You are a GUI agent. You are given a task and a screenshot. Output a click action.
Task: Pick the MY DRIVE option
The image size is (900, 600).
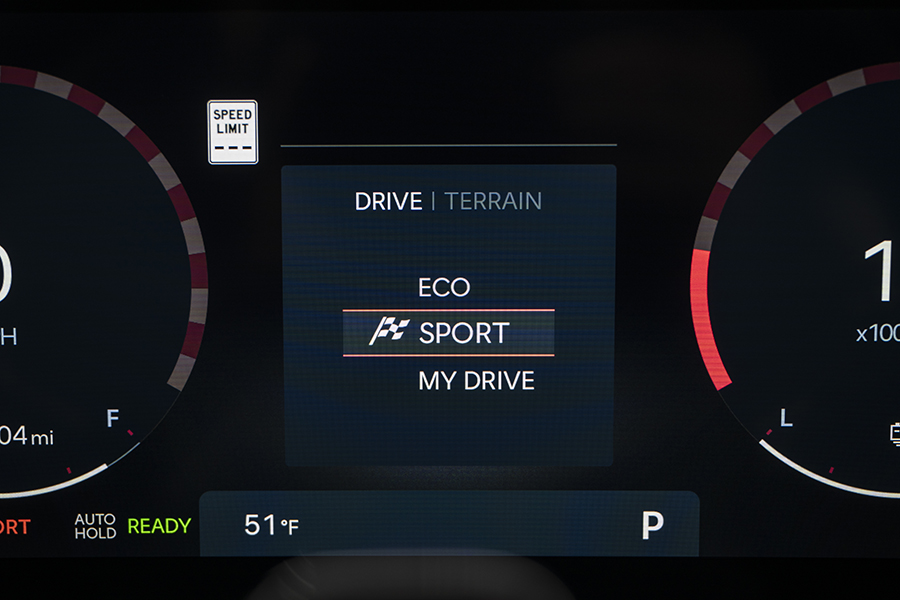[476, 381]
